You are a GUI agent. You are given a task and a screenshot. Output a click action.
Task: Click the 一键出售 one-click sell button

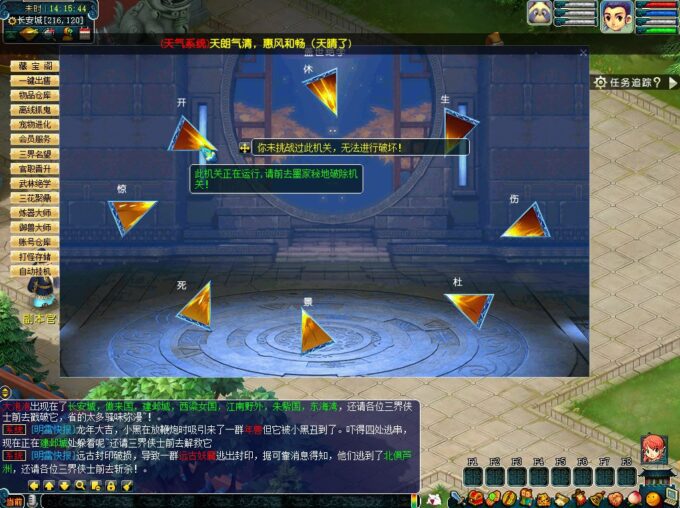[34, 81]
